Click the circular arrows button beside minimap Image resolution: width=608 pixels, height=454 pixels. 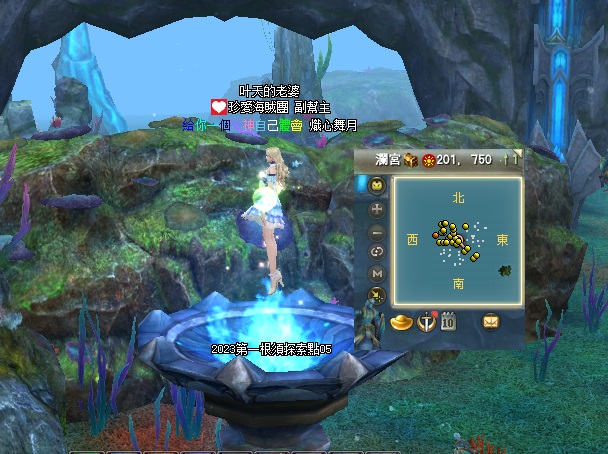click(376, 252)
